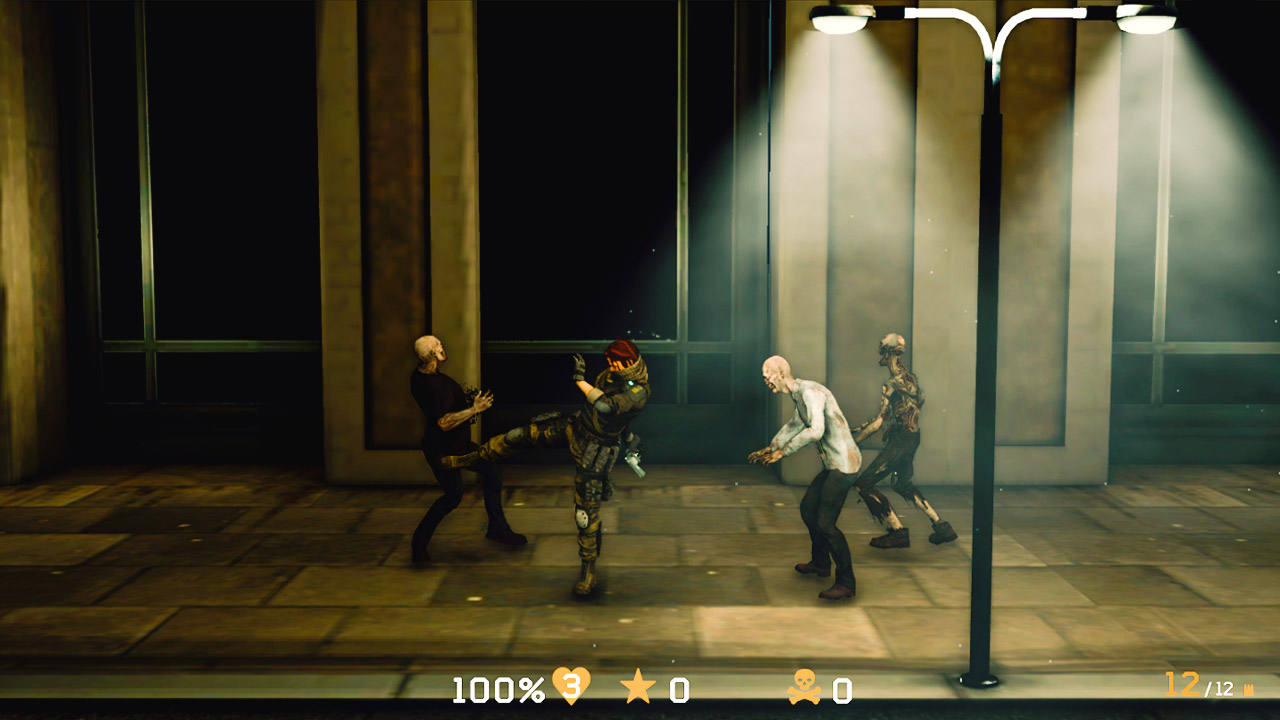Click the number 3 inside the heart
The width and height of the screenshot is (1280, 720).
click(572, 686)
